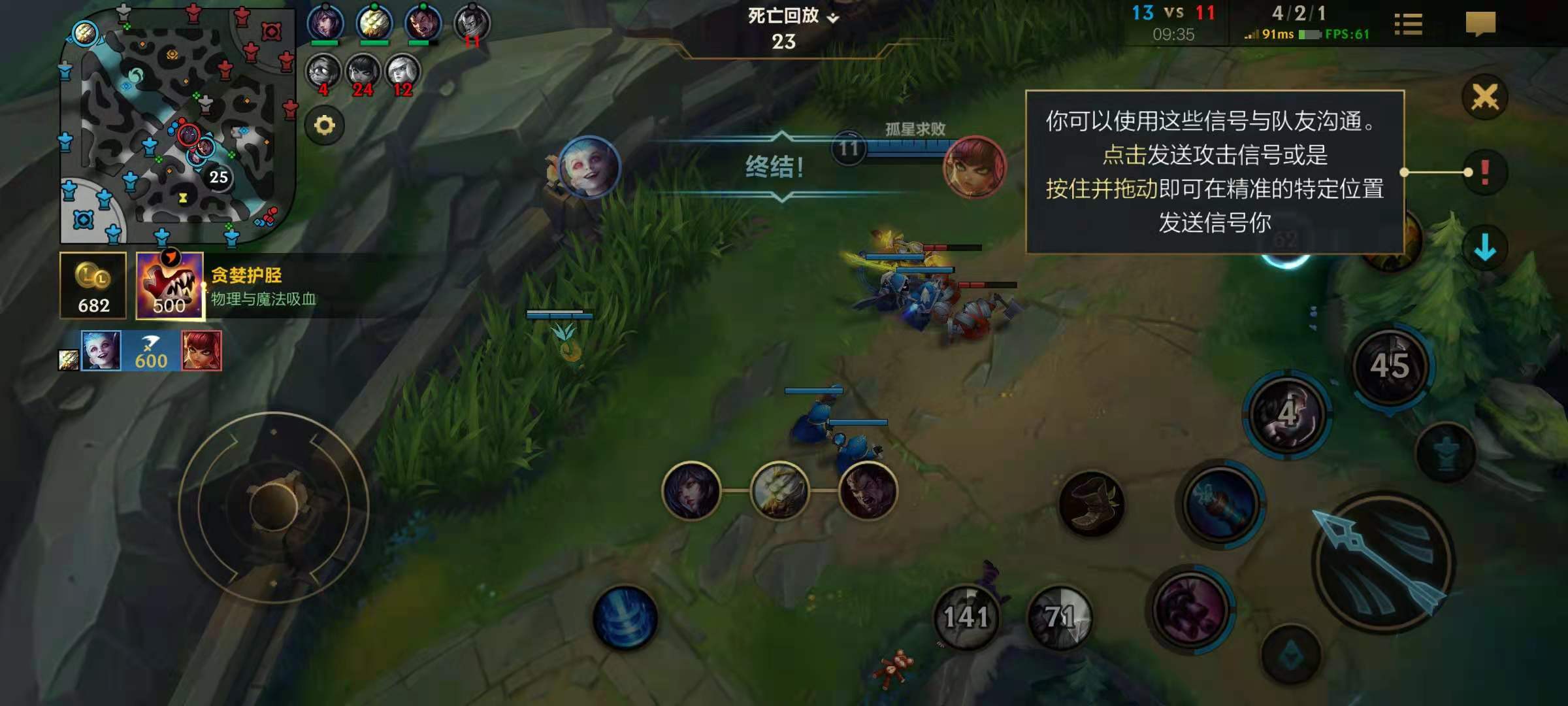Use the boots item active
Viewport: 1568px width, 706px height.
1091,503
